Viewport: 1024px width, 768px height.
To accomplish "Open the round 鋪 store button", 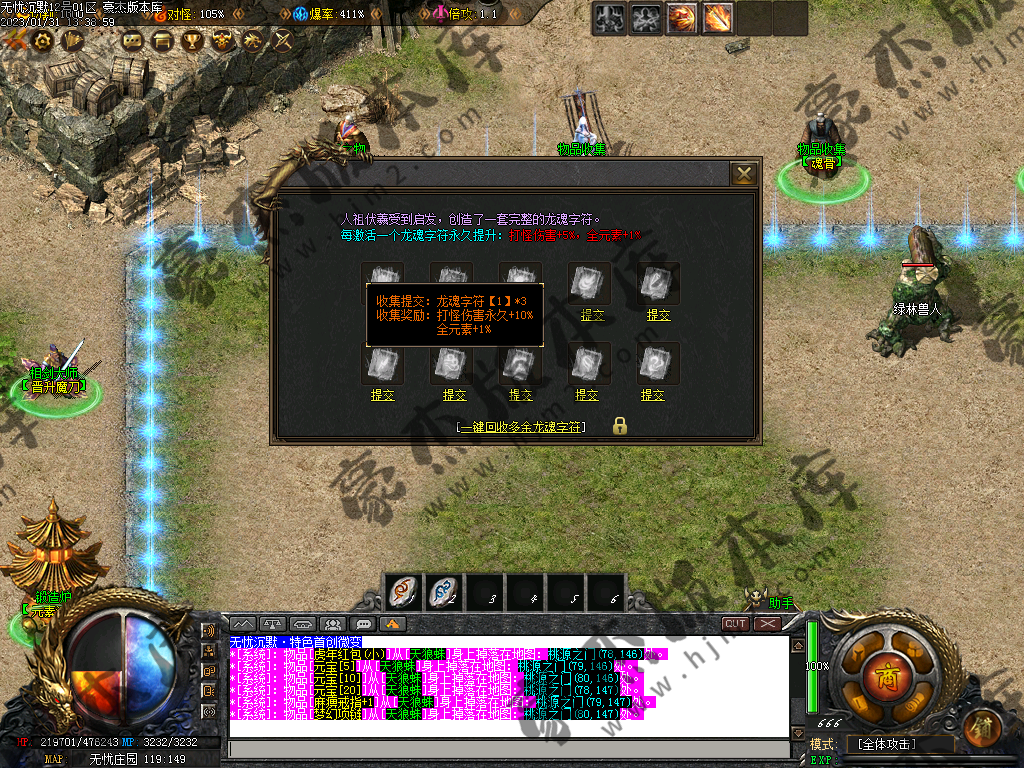I will [x=985, y=725].
